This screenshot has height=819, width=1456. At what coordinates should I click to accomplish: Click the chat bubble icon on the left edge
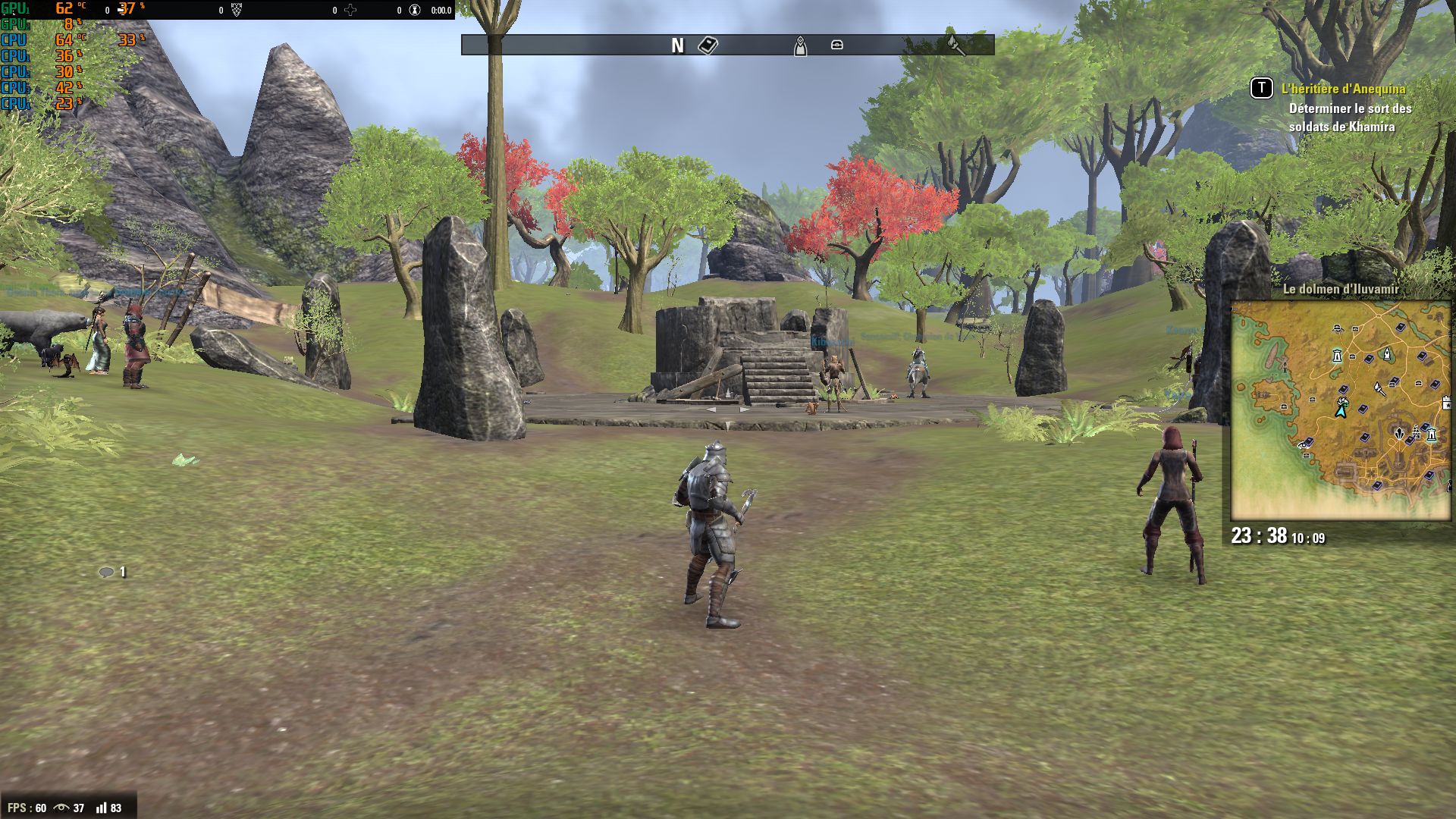pos(106,571)
